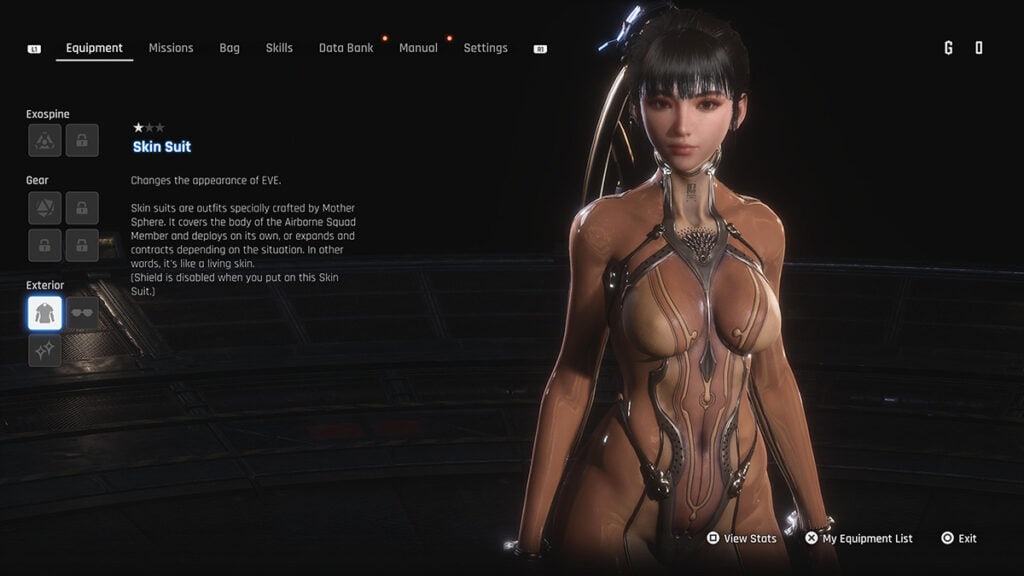
Task: Pick the glasses Exterior slot
Action: (82, 313)
